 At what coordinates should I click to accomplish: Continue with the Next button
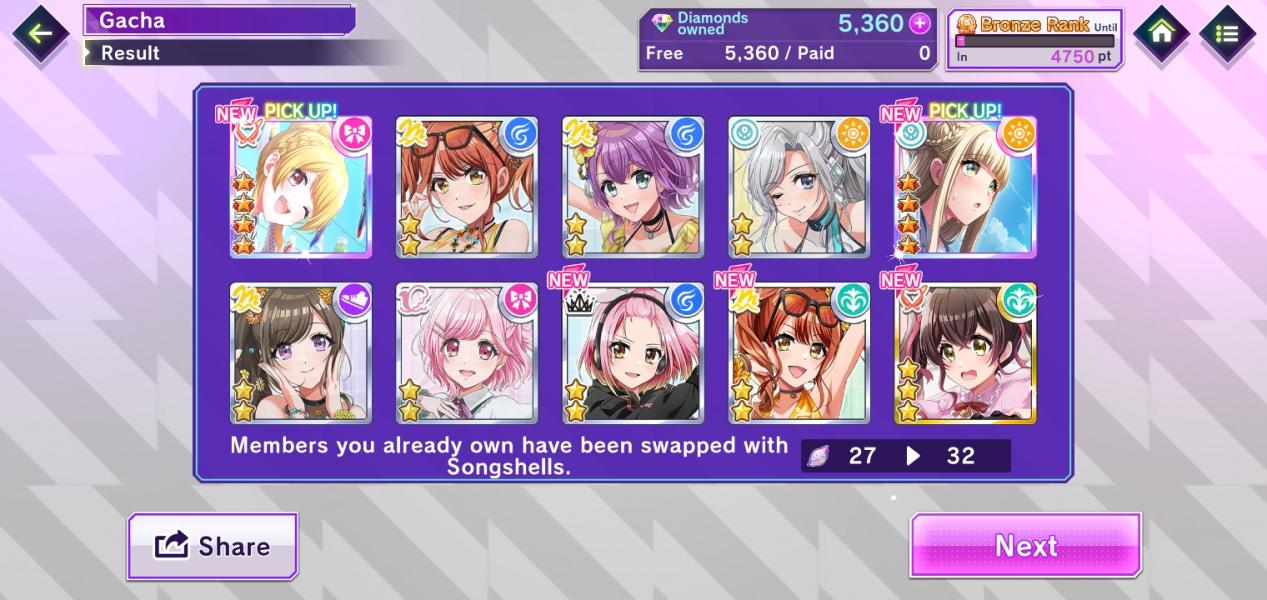[x=1025, y=546]
